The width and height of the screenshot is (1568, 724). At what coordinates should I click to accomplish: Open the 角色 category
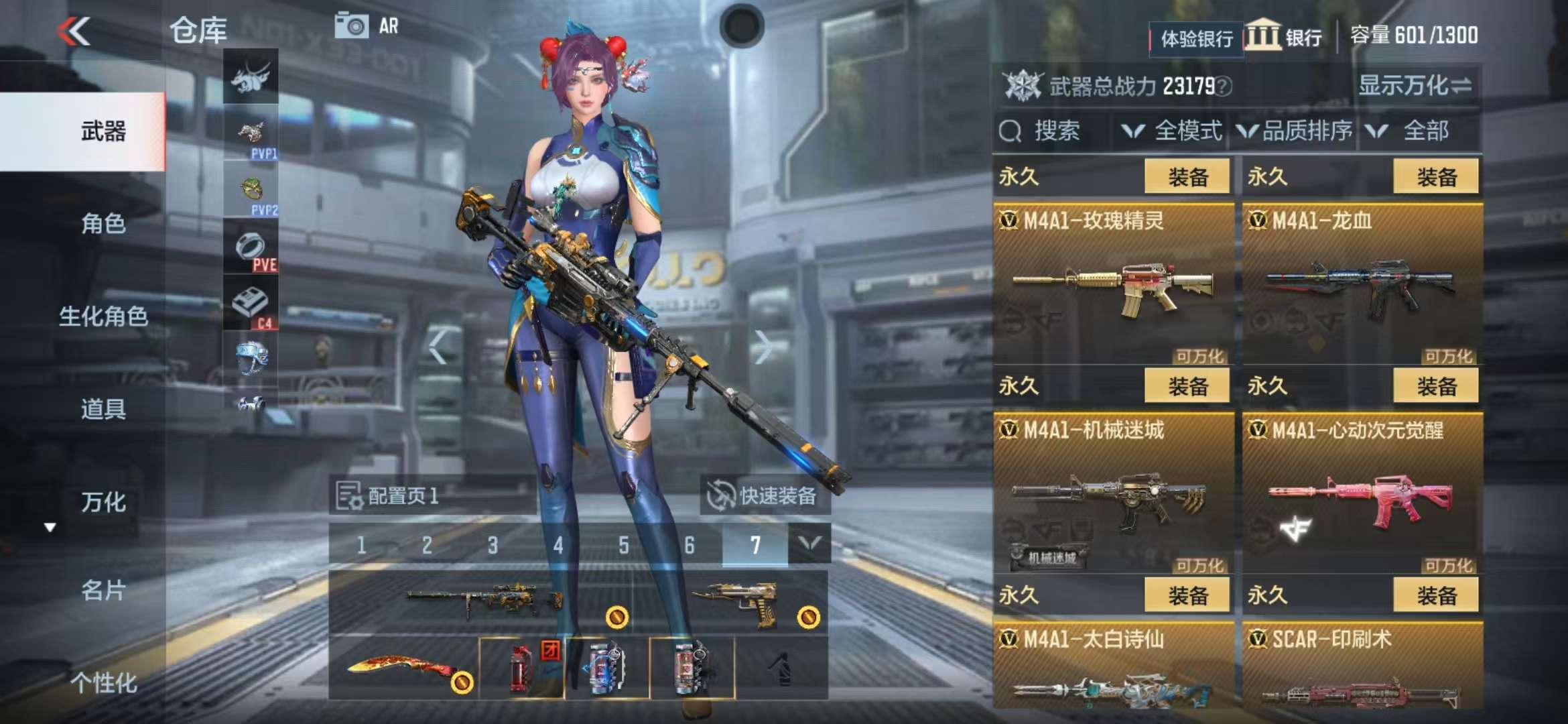click(x=103, y=223)
